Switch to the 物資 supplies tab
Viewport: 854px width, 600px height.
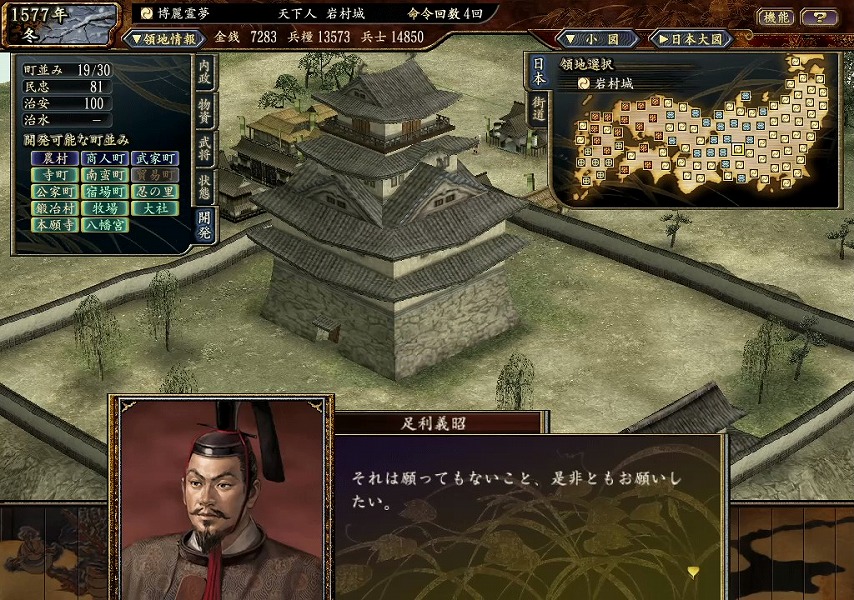click(204, 109)
